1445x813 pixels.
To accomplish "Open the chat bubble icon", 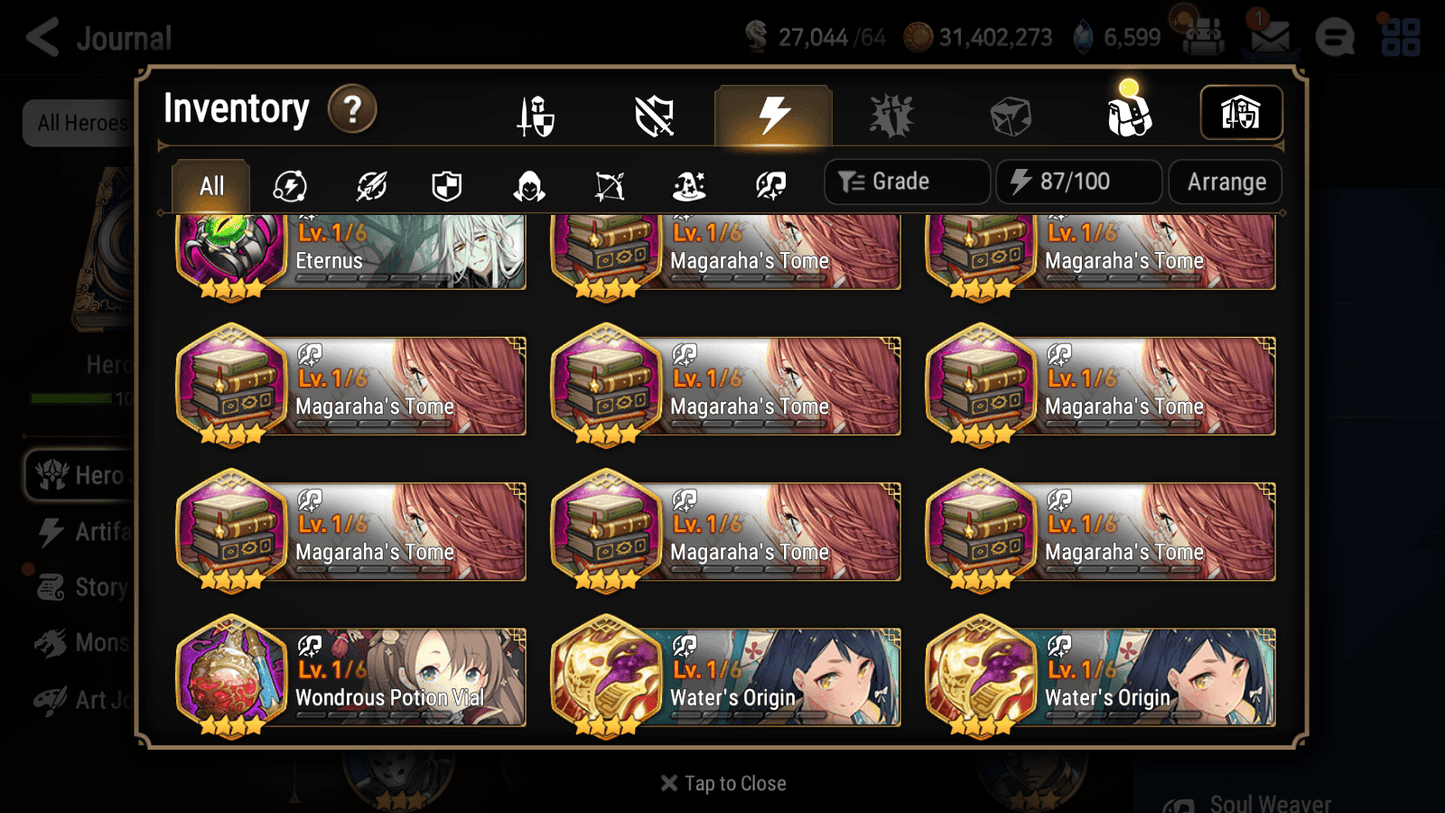I will click(x=1334, y=37).
